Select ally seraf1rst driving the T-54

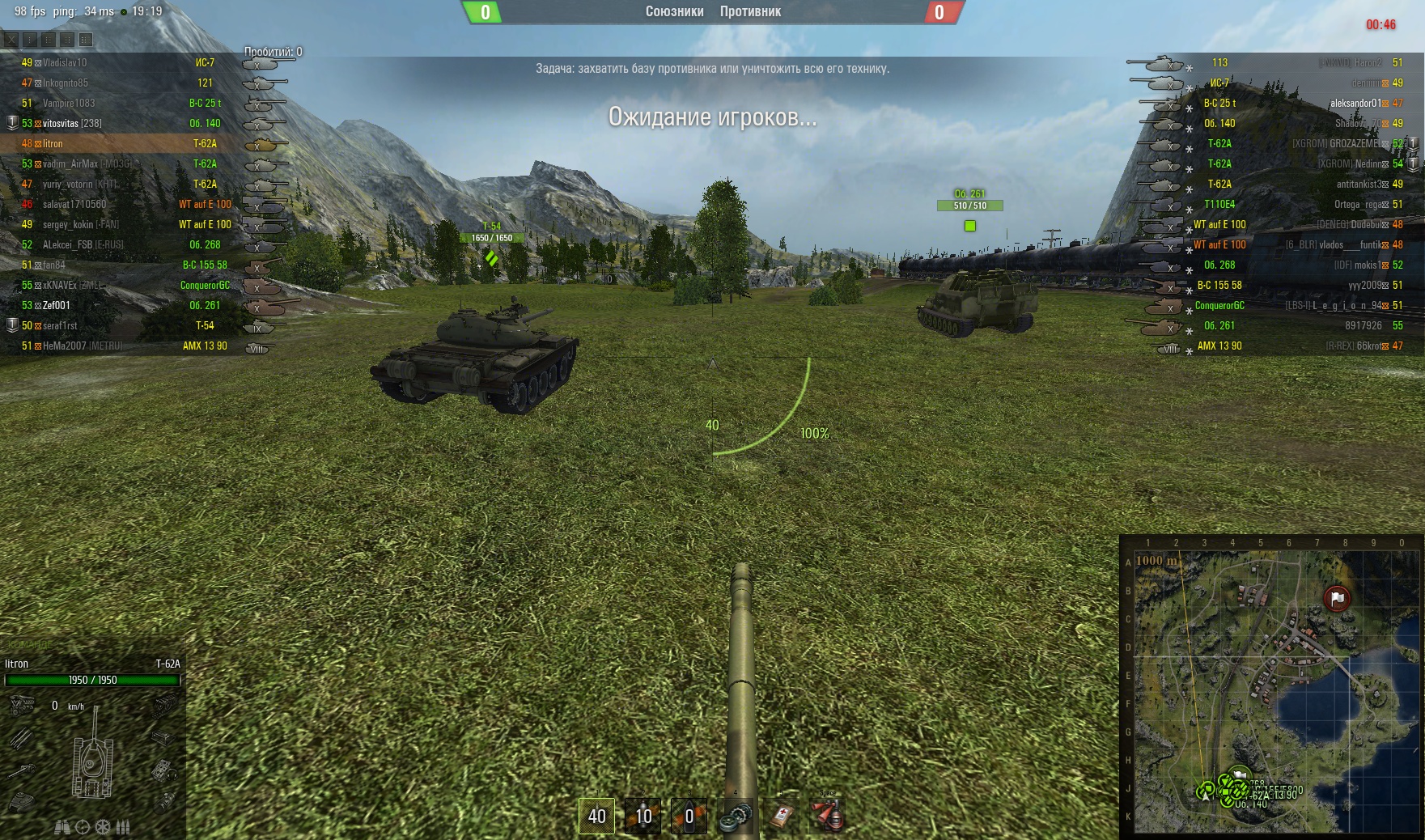[60, 325]
